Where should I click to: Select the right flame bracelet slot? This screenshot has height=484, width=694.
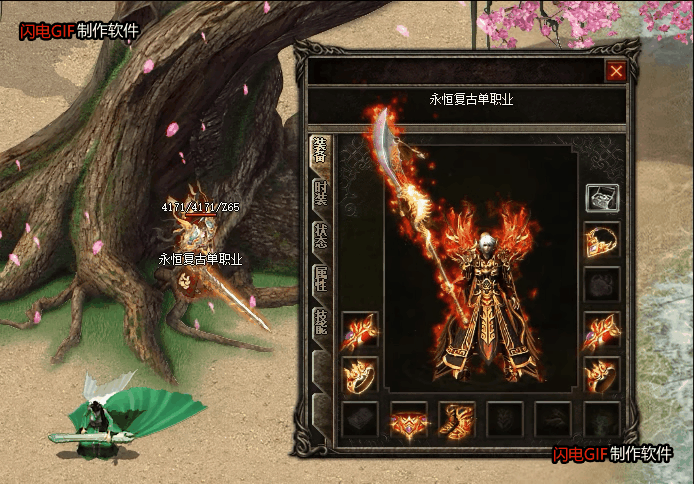pyautogui.click(x=602, y=329)
